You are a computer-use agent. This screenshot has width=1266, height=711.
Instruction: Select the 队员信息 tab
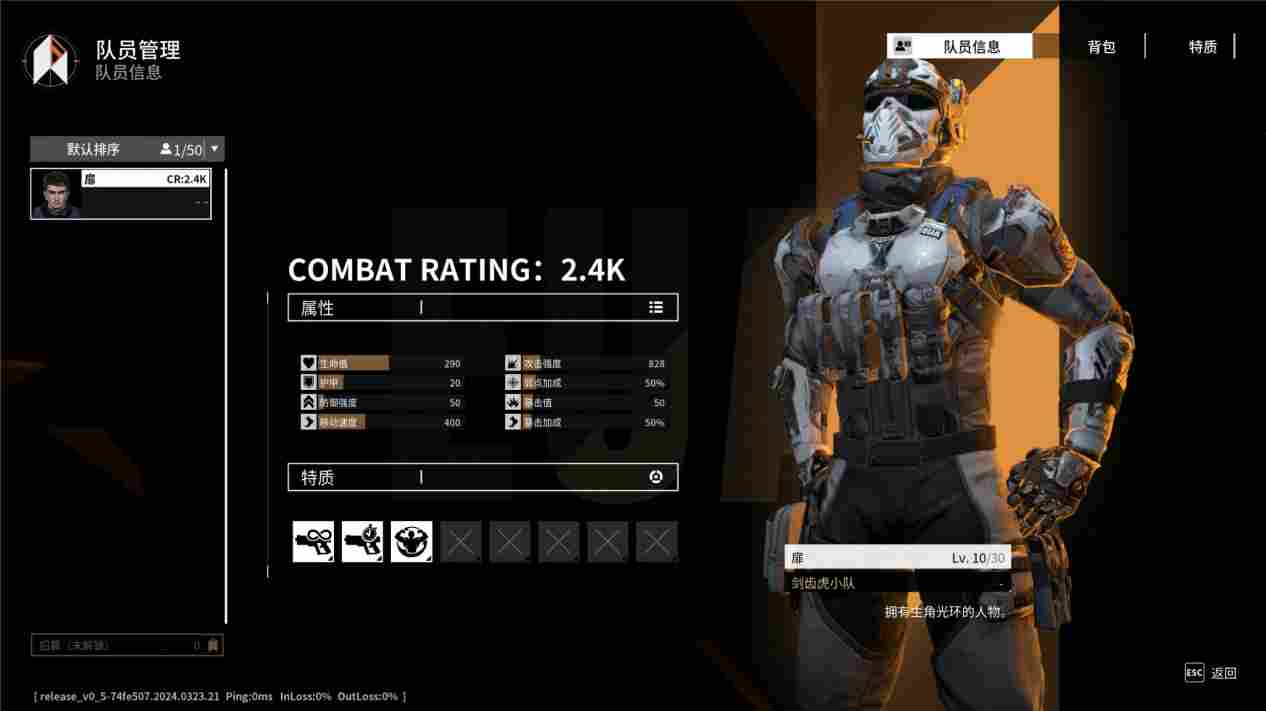pyautogui.click(x=960, y=46)
